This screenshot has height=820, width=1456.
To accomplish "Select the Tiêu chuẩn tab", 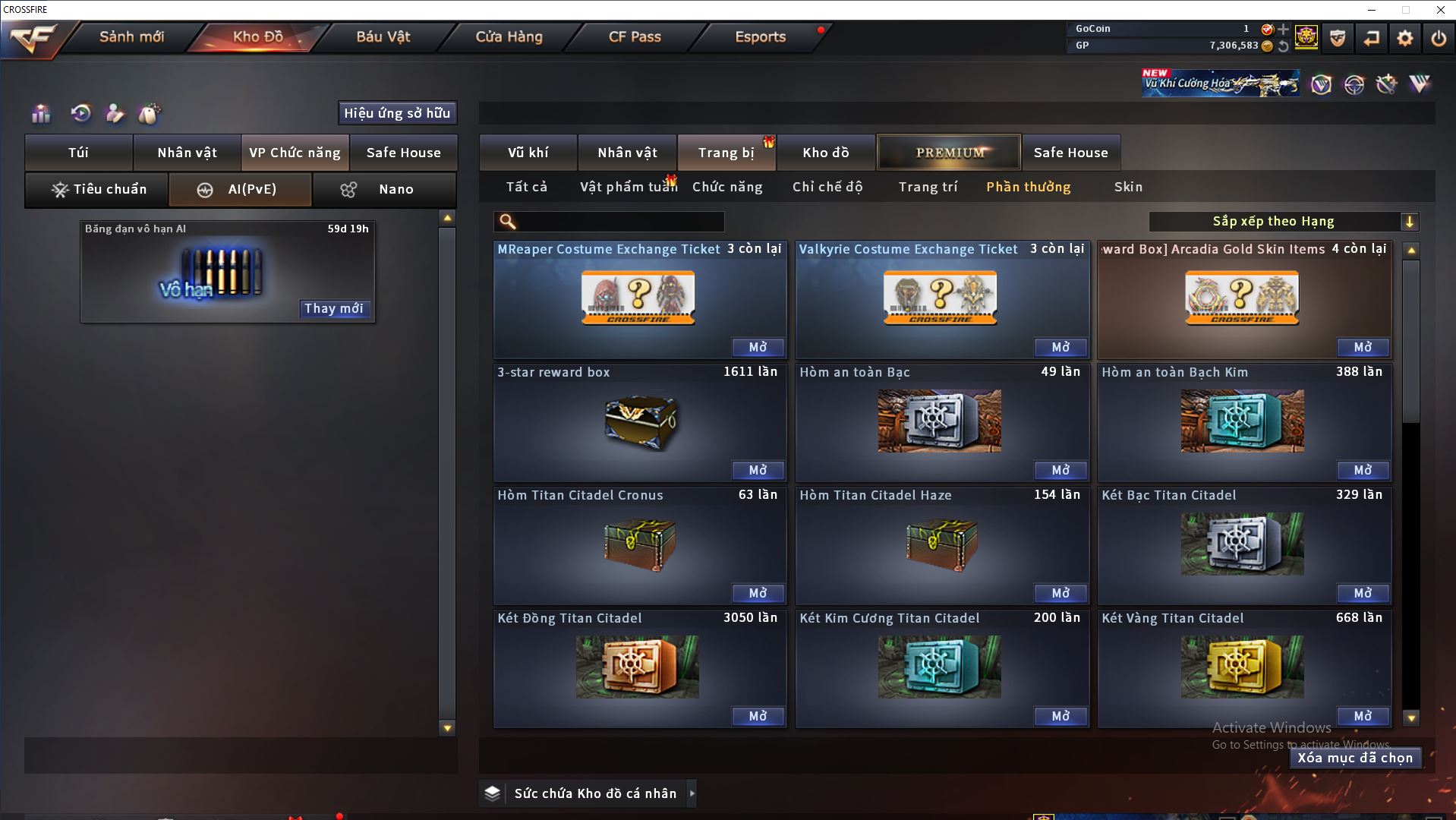I will (x=97, y=189).
